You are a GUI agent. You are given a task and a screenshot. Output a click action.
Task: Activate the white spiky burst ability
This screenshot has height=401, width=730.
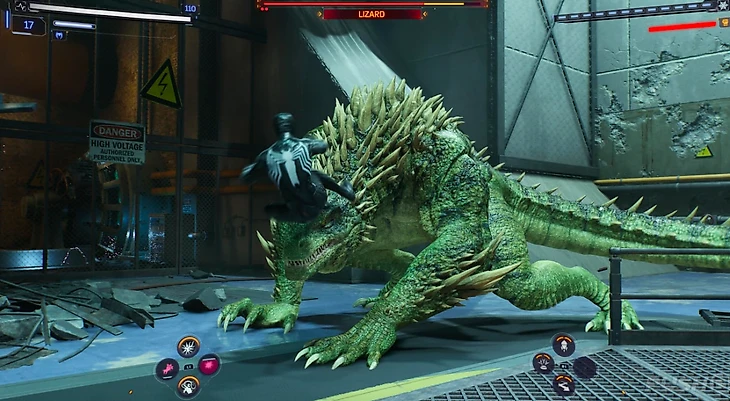[x=188, y=346]
